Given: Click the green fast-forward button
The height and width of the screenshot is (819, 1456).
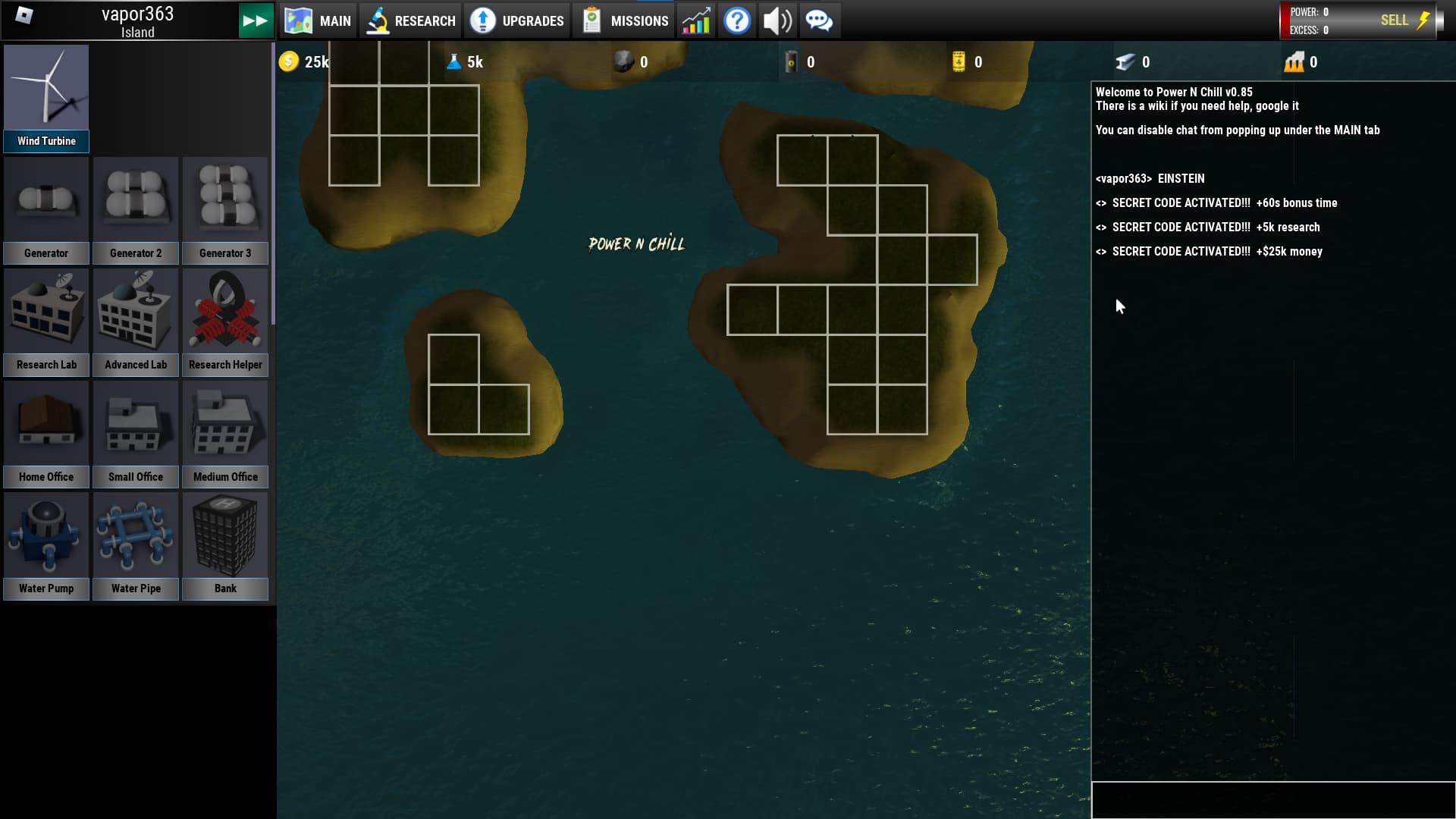Looking at the screenshot, I should click(256, 20).
